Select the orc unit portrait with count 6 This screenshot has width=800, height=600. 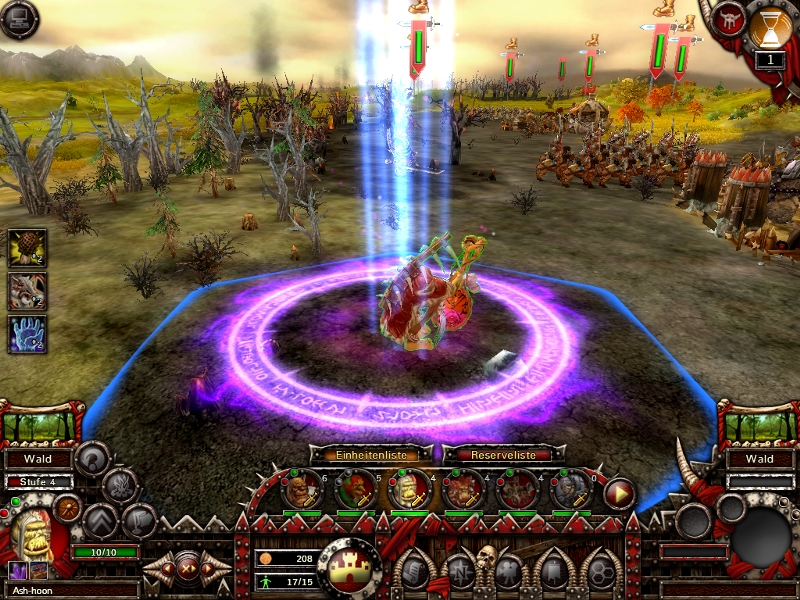(x=301, y=490)
